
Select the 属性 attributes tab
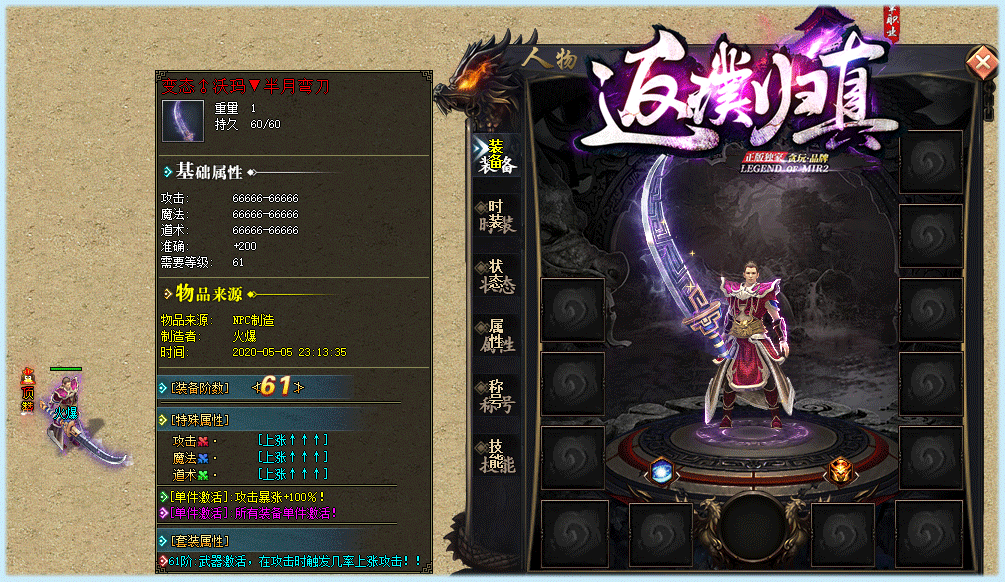(497, 335)
